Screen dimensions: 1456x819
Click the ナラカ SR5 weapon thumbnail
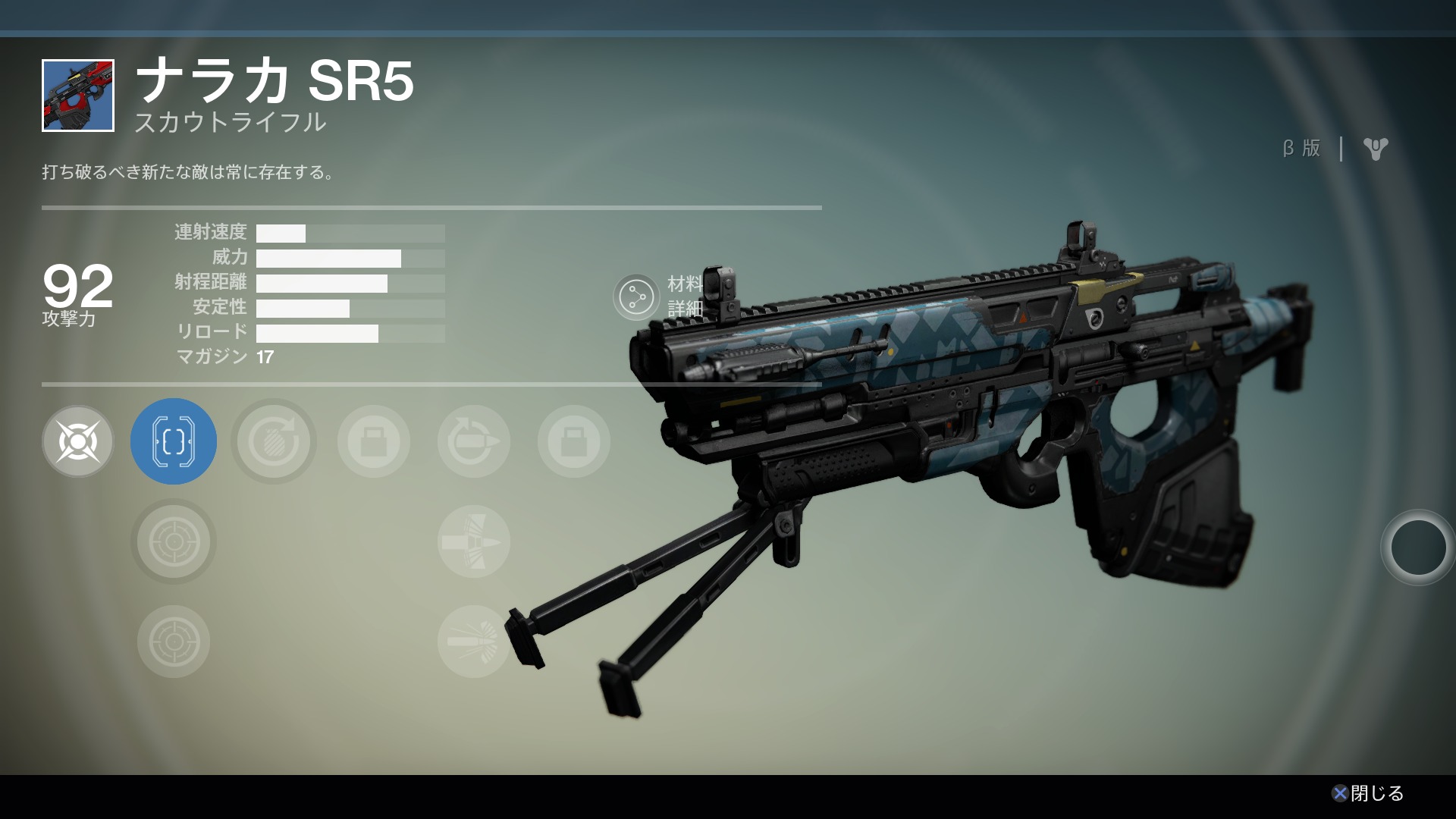tap(78, 96)
